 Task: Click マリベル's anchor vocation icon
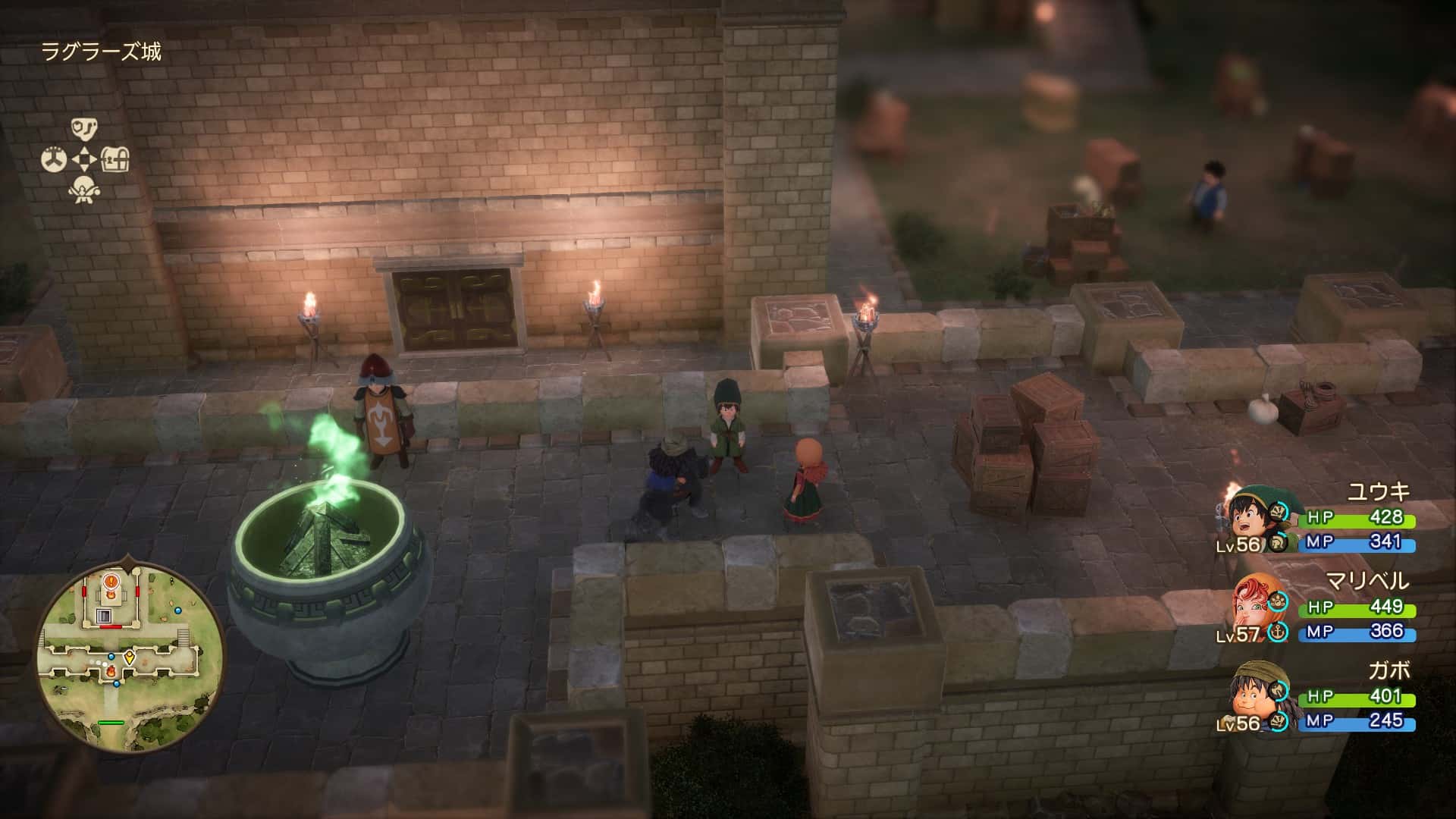click(1279, 631)
